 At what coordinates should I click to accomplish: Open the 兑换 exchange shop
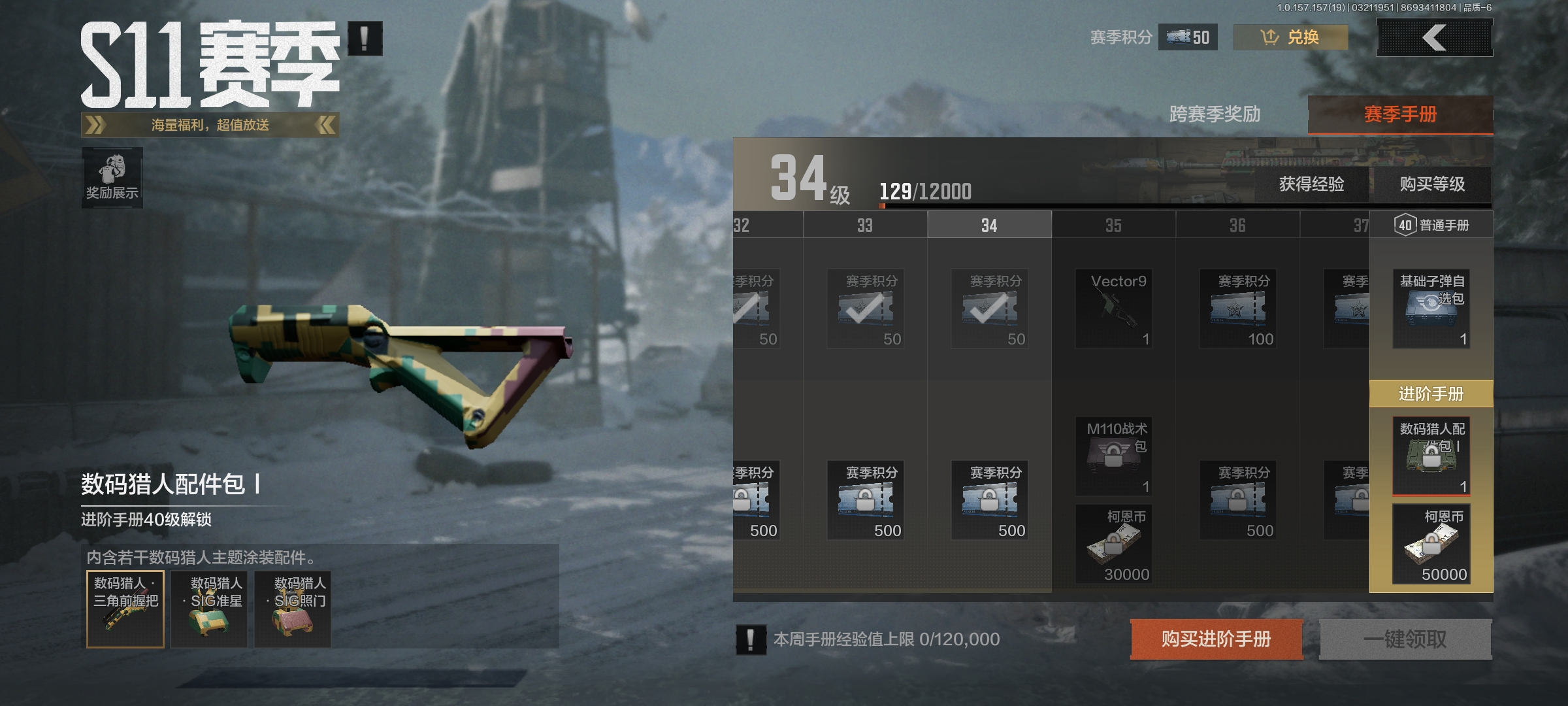click(1290, 37)
